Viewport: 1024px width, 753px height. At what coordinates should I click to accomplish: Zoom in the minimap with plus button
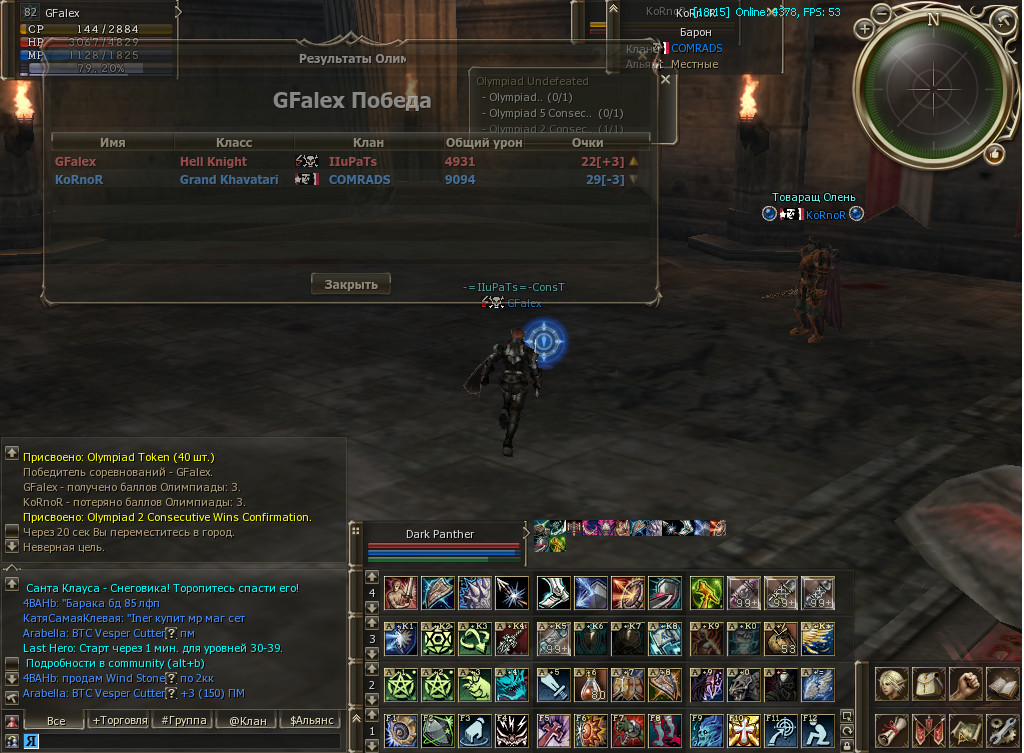click(865, 30)
